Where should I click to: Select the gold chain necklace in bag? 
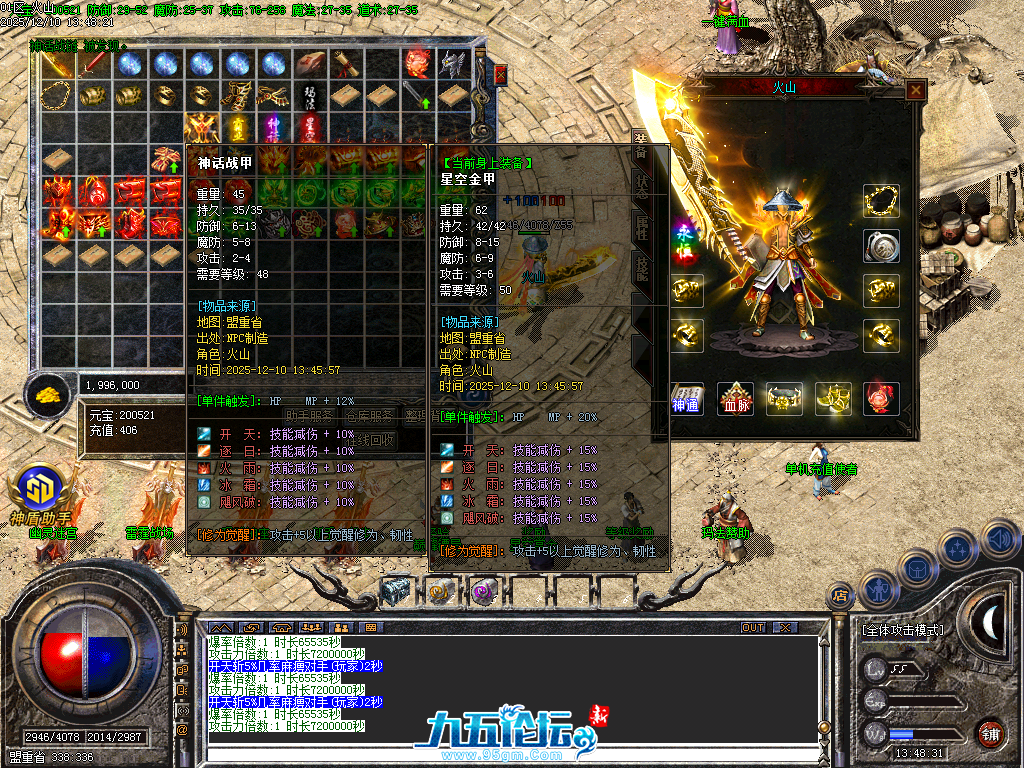click(x=56, y=95)
